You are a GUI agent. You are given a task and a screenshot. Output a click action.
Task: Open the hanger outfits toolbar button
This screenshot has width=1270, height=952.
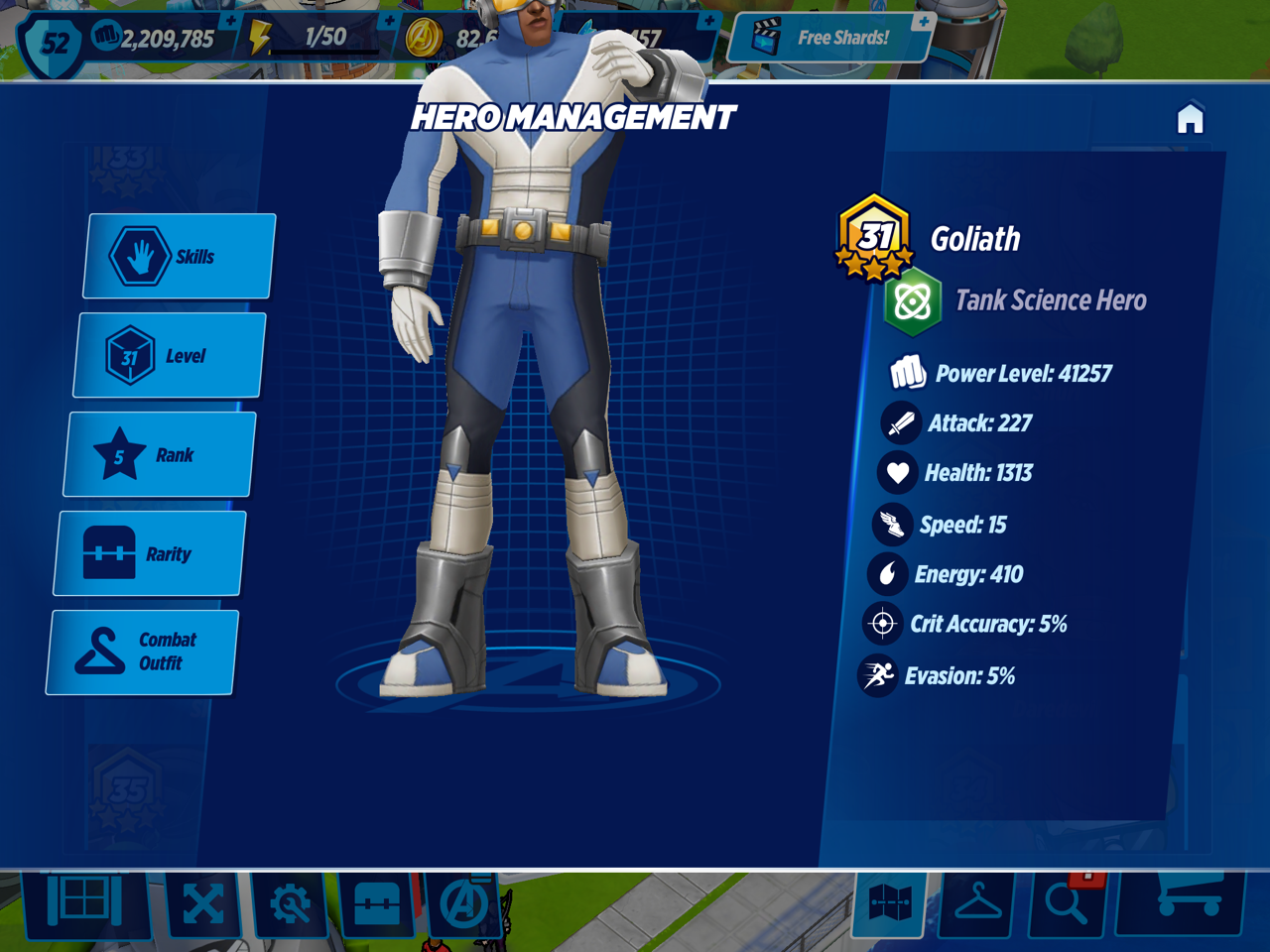point(977,903)
